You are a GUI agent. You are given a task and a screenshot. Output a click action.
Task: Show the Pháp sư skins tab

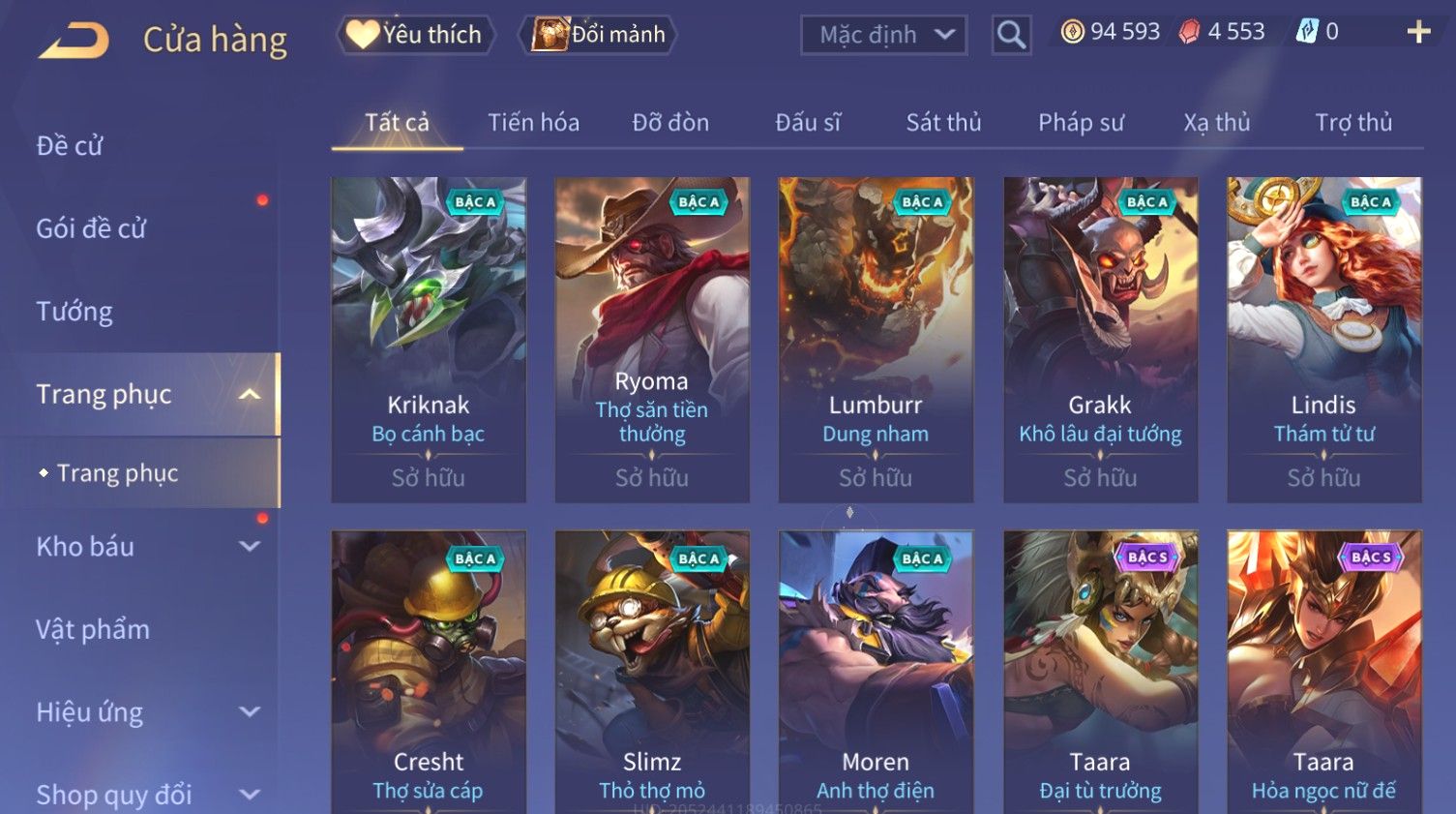click(x=1081, y=123)
